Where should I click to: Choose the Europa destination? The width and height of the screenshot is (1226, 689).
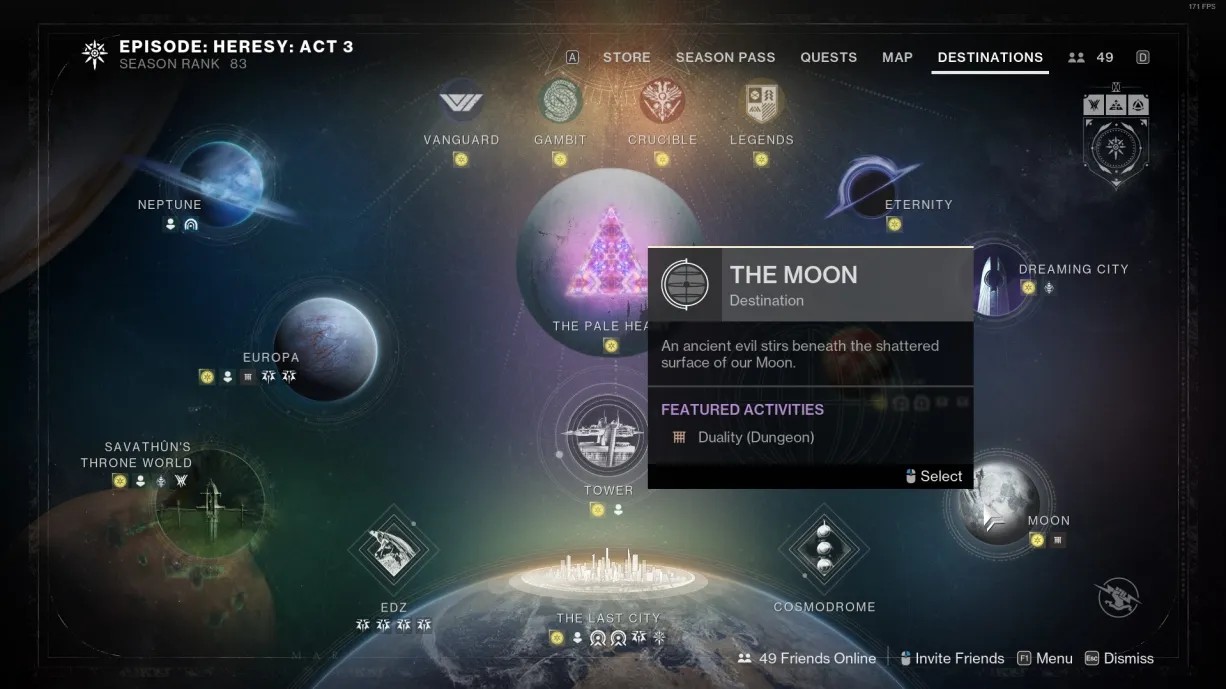[x=325, y=345]
